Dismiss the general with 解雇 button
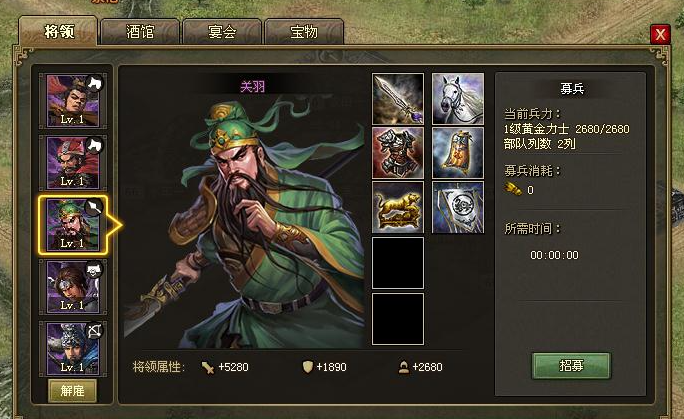684x419 pixels. 72,389
